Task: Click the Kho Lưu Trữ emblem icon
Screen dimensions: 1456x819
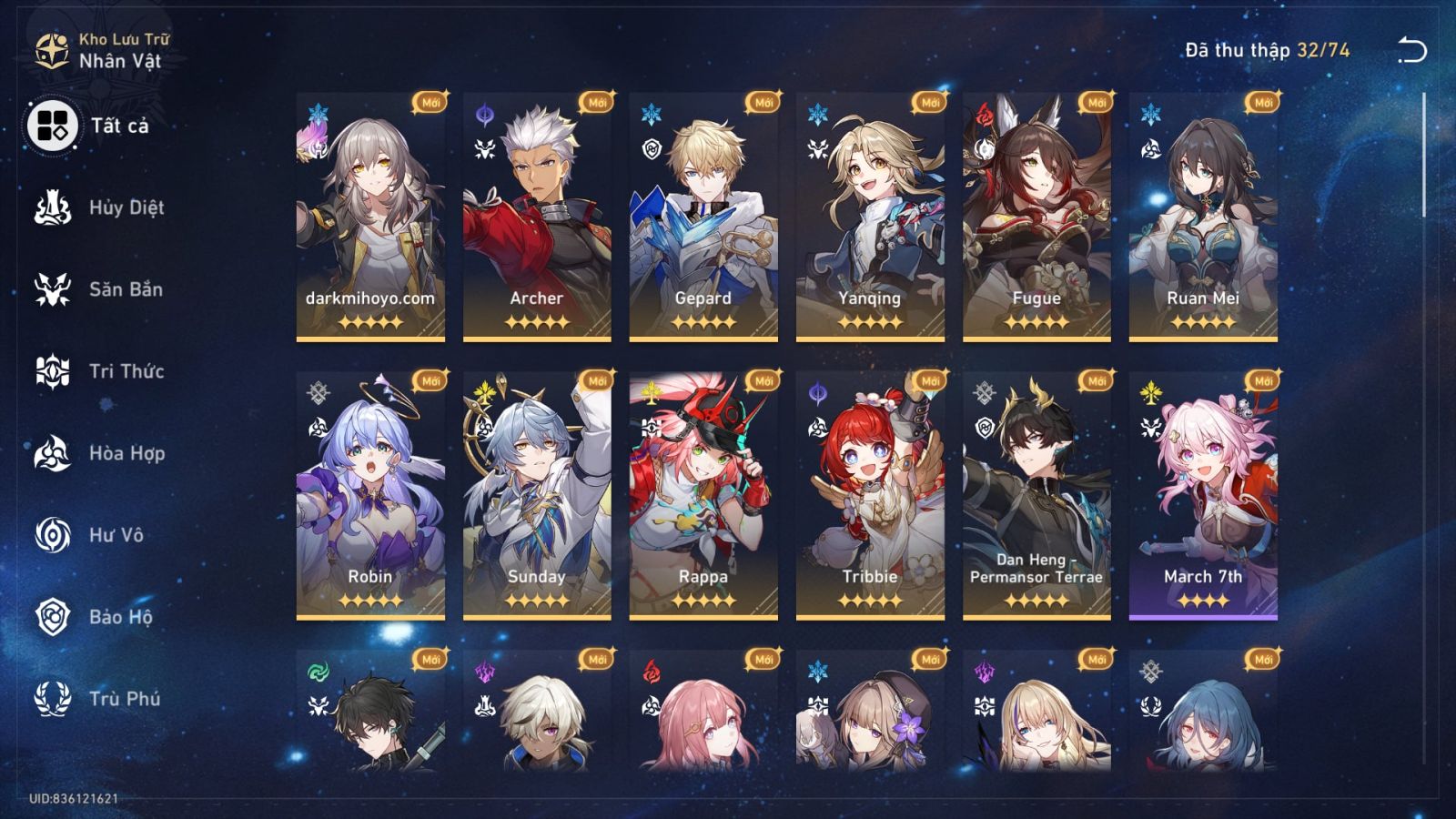Action: [50, 47]
